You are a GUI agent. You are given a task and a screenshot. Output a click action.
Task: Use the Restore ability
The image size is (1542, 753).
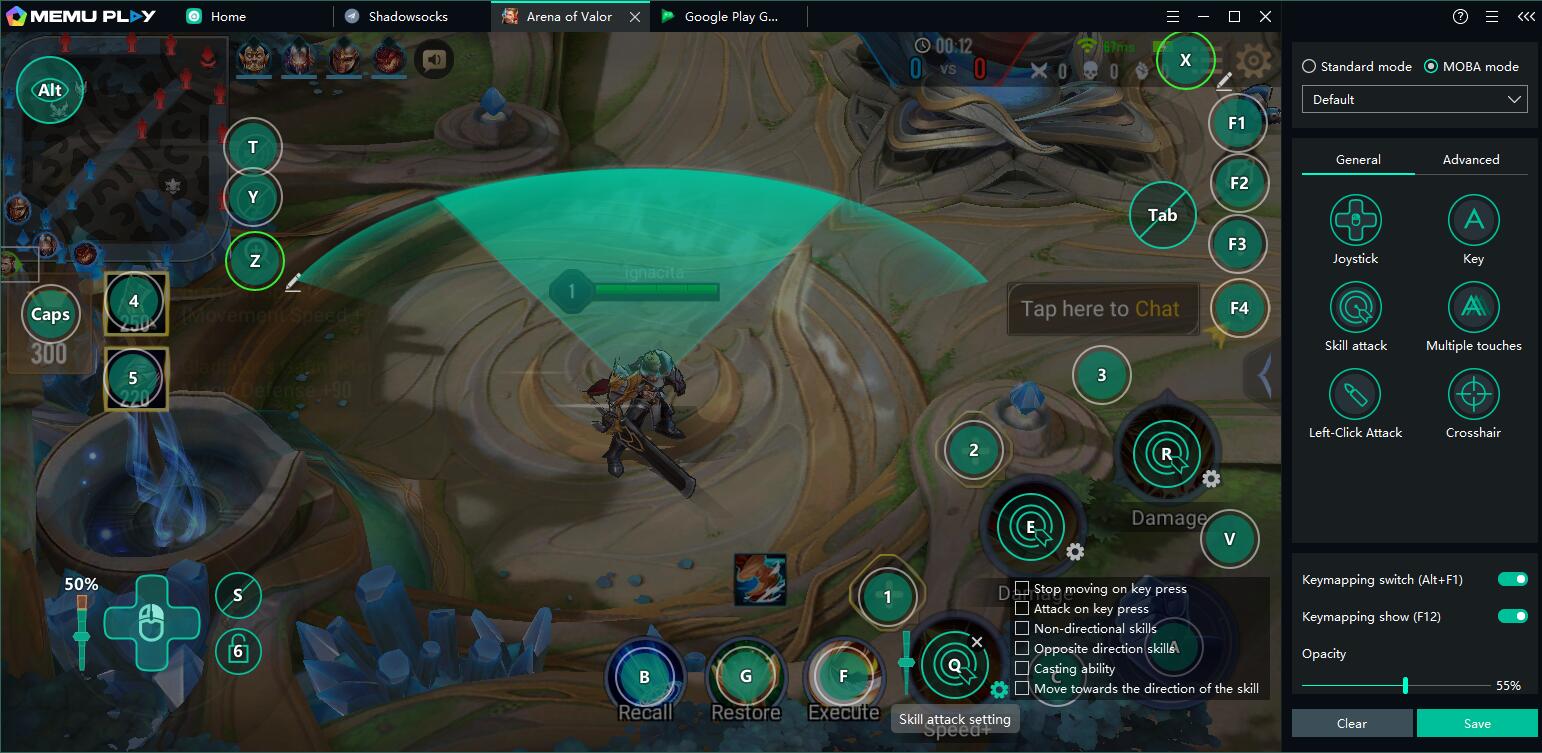[745, 677]
